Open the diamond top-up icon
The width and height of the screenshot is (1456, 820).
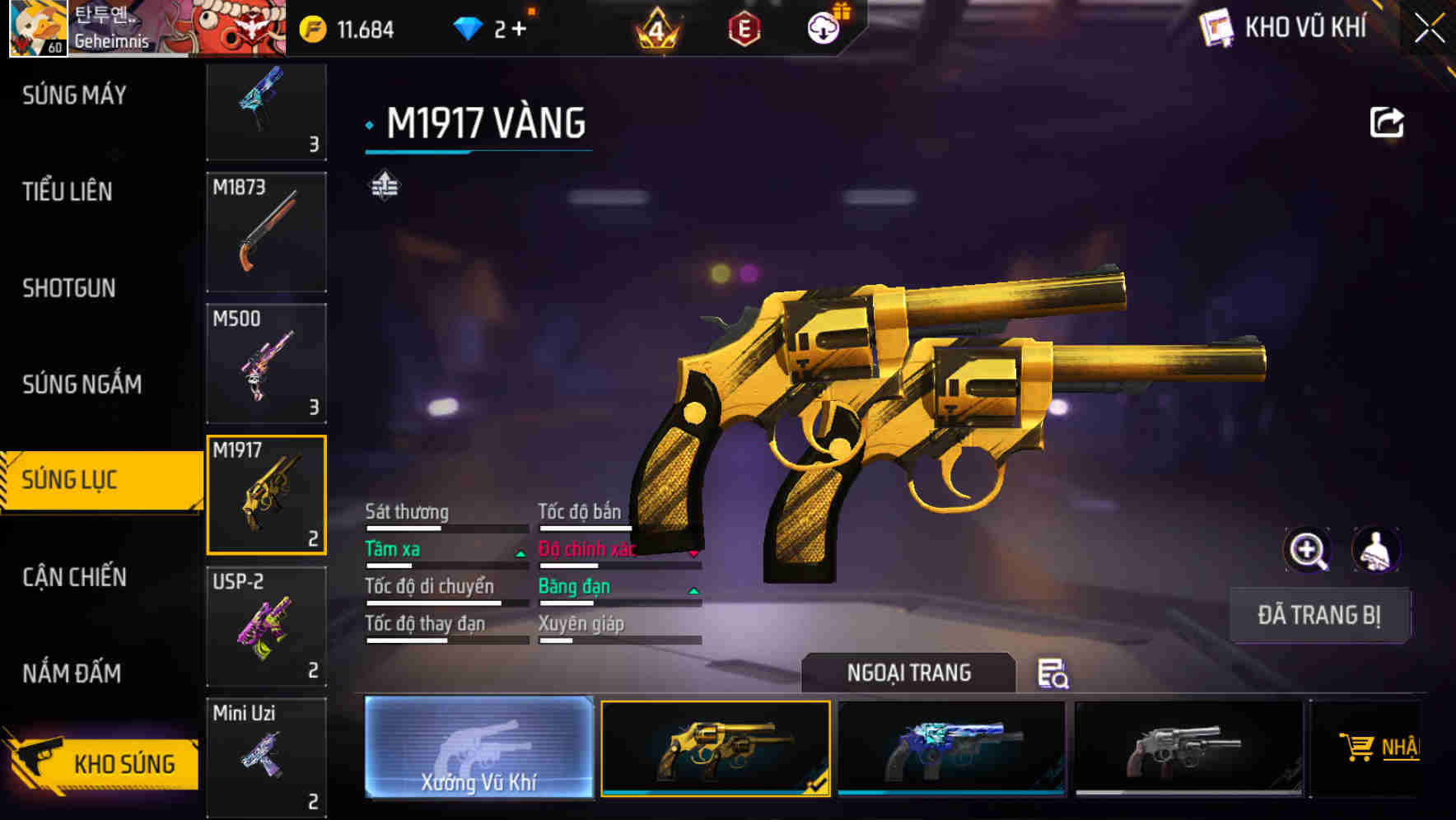tap(469, 27)
